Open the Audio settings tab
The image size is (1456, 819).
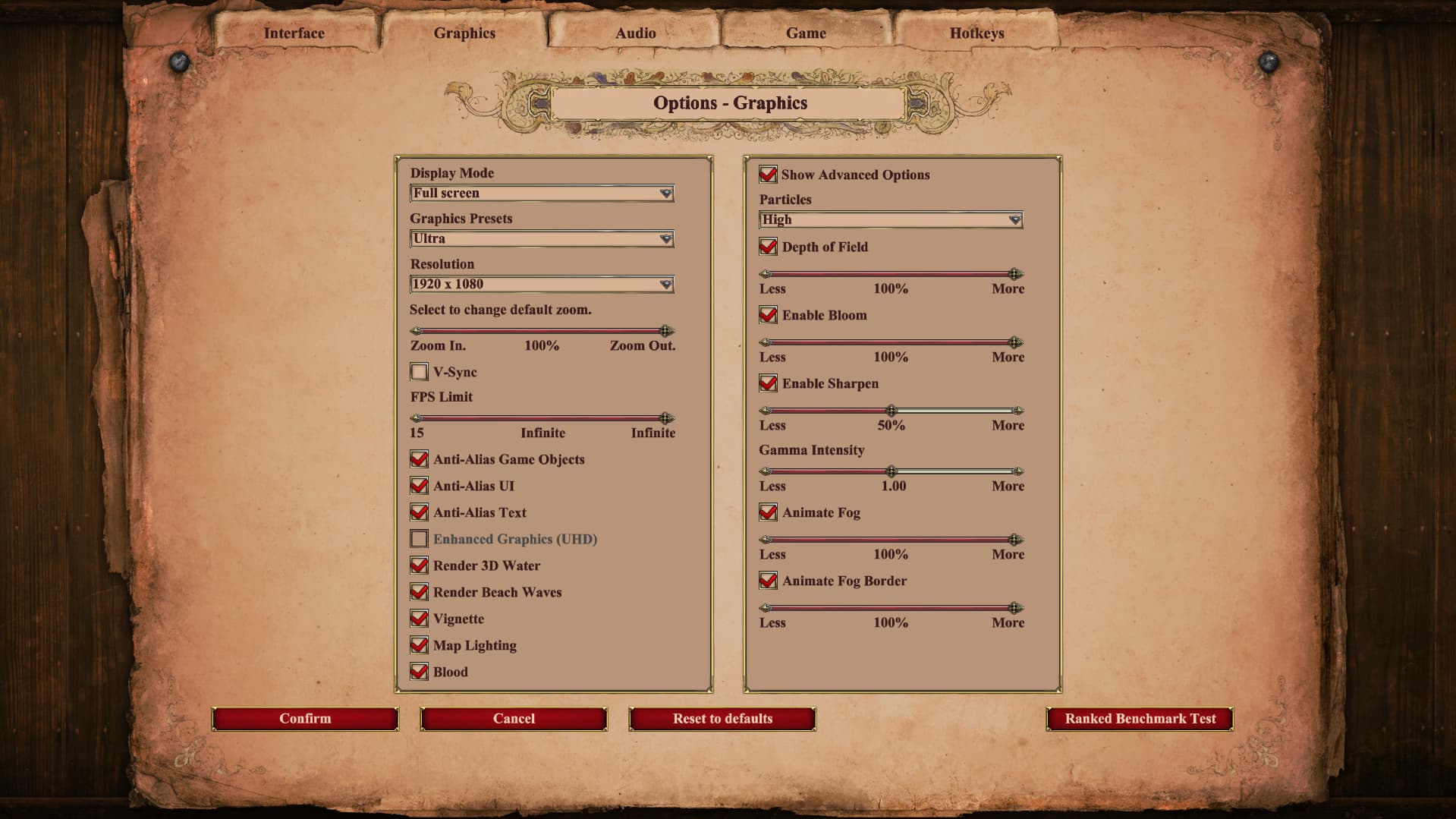635,33
